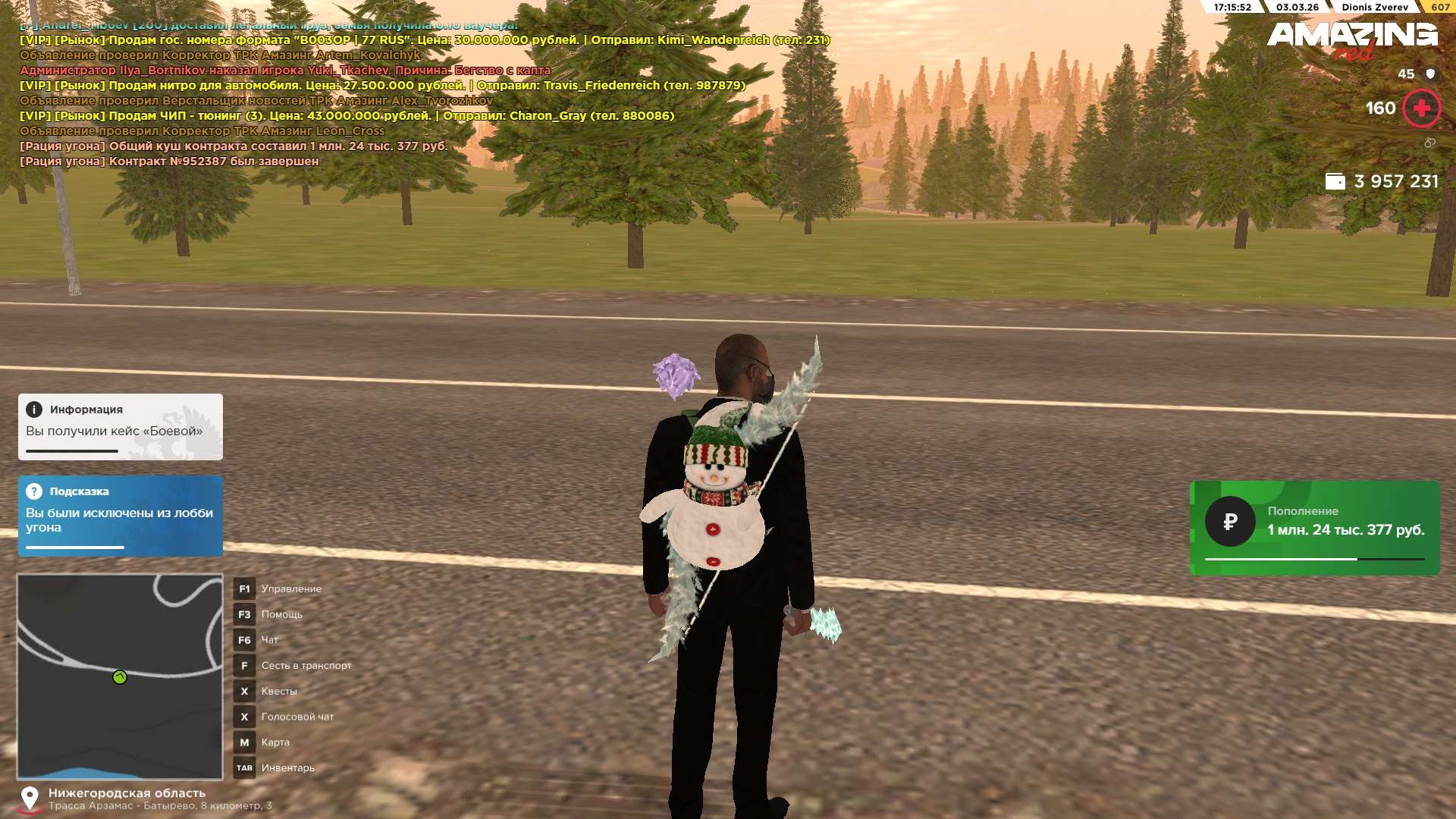Click the wallet icon beside the balance
Viewport: 1456px width, 819px height.
[1335, 181]
